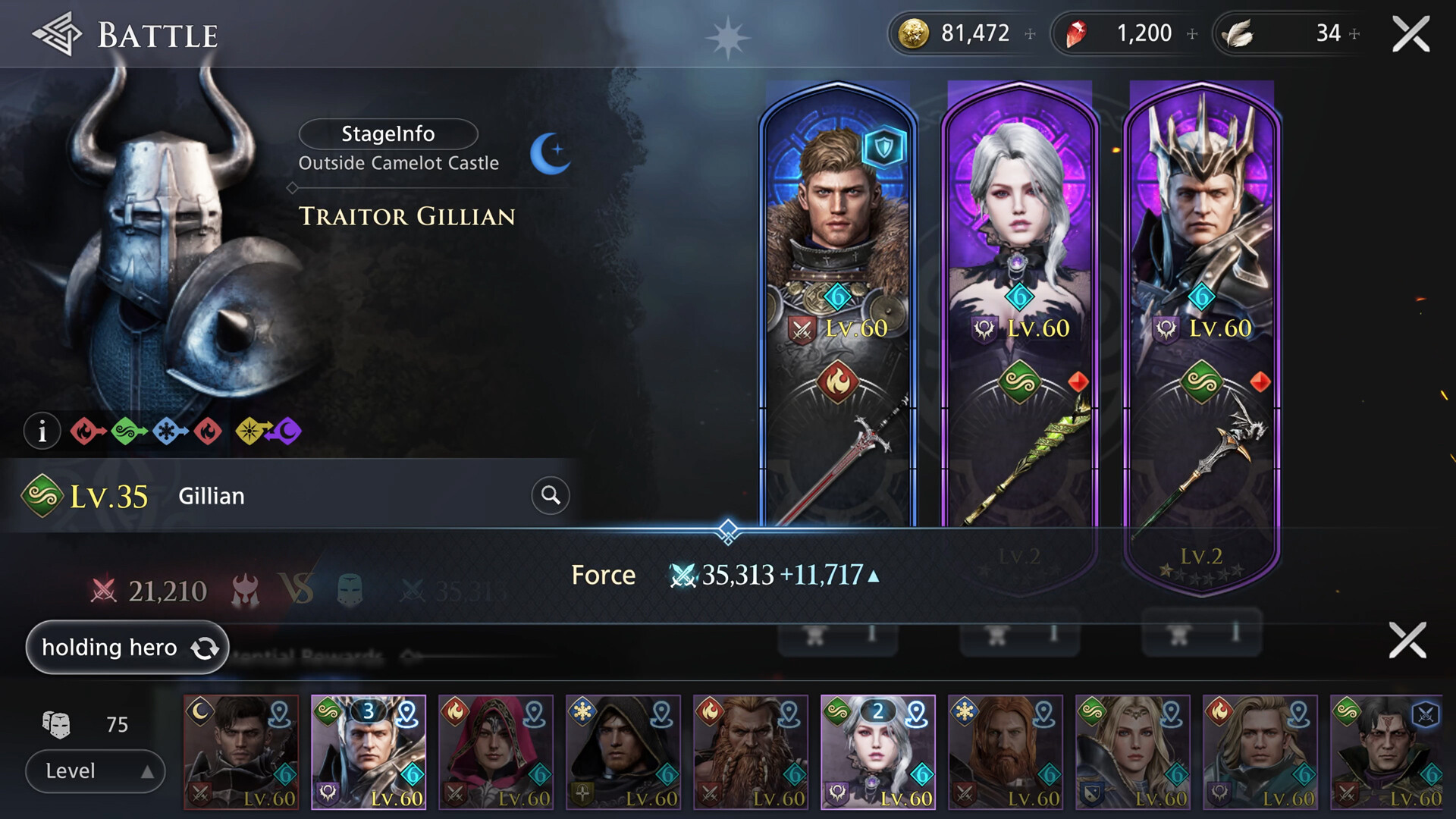1456x819 pixels.
Task: Click the Battle emblem icon in the header
Action: point(57,32)
